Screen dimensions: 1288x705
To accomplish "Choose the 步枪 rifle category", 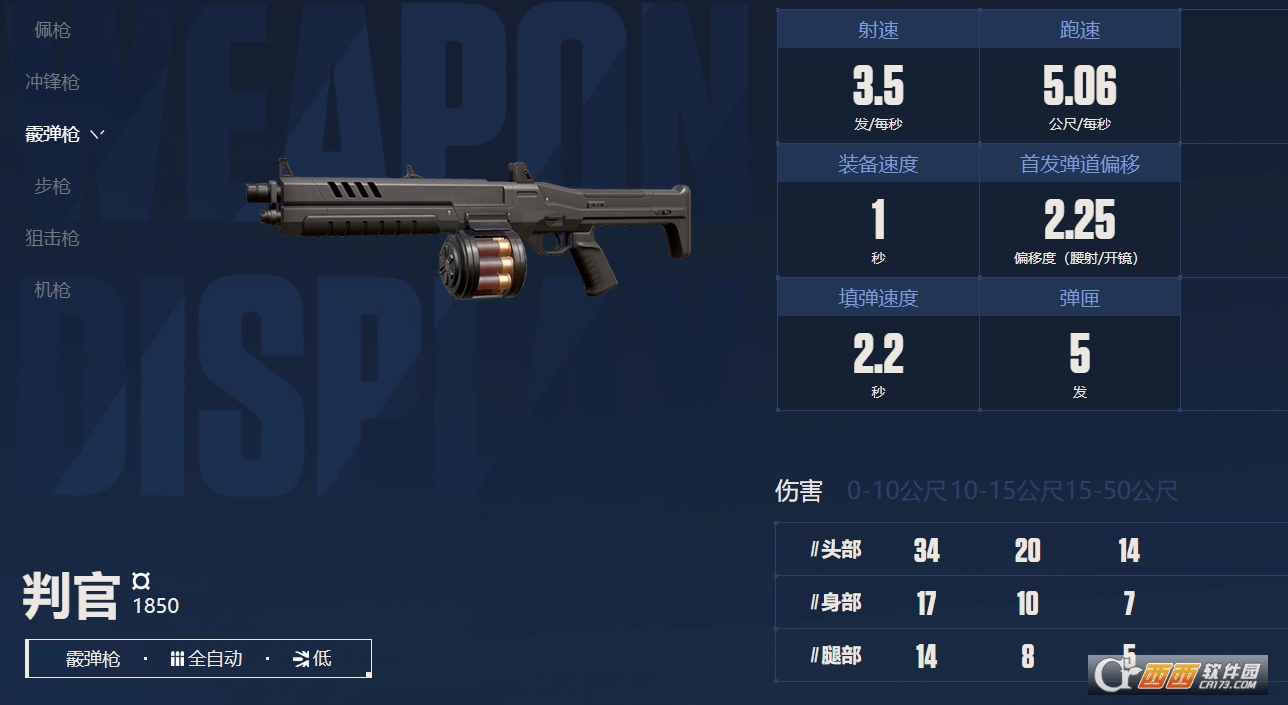I will (x=52, y=186).
